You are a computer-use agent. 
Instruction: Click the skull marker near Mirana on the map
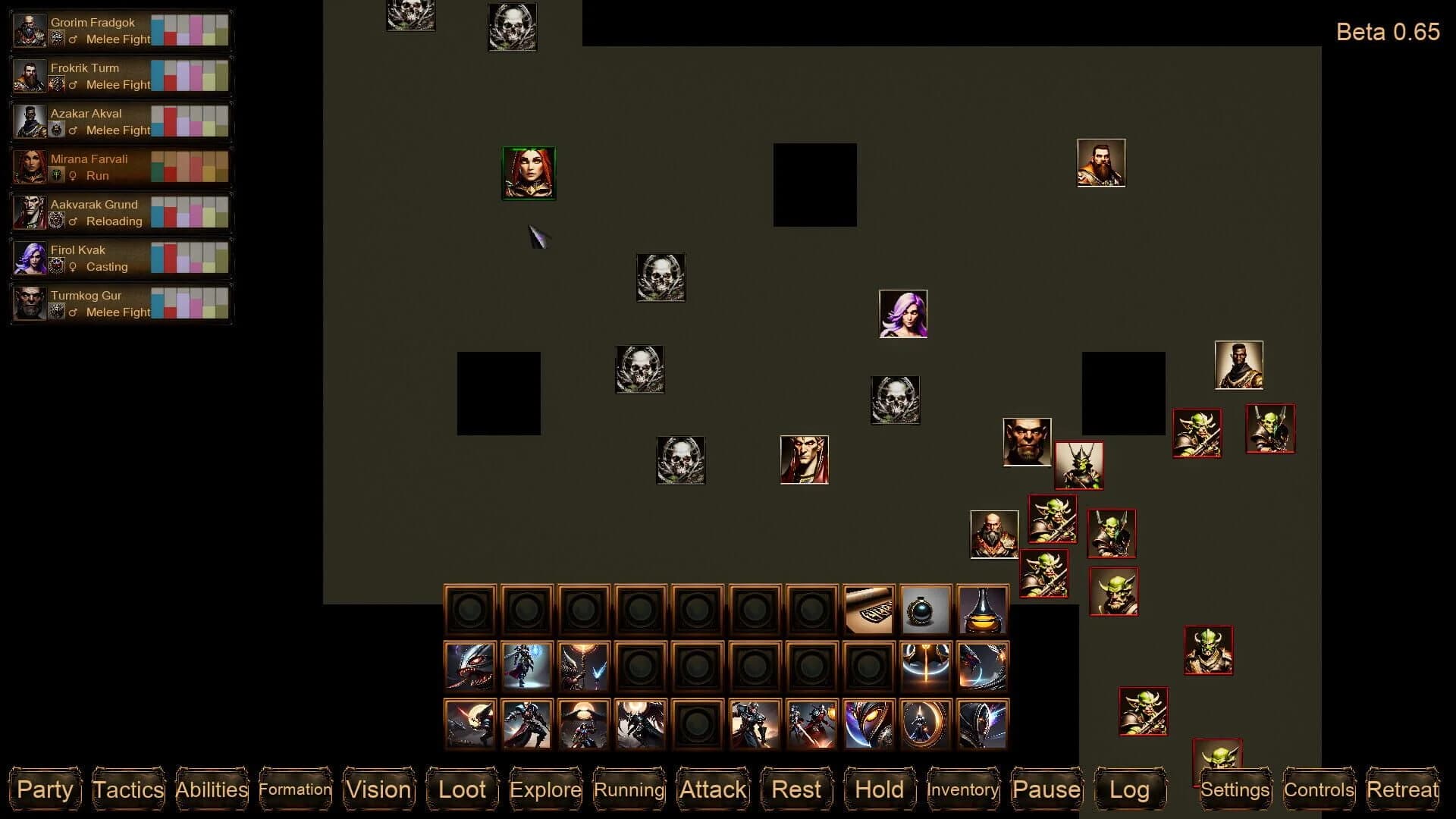(x=660, y=277)
